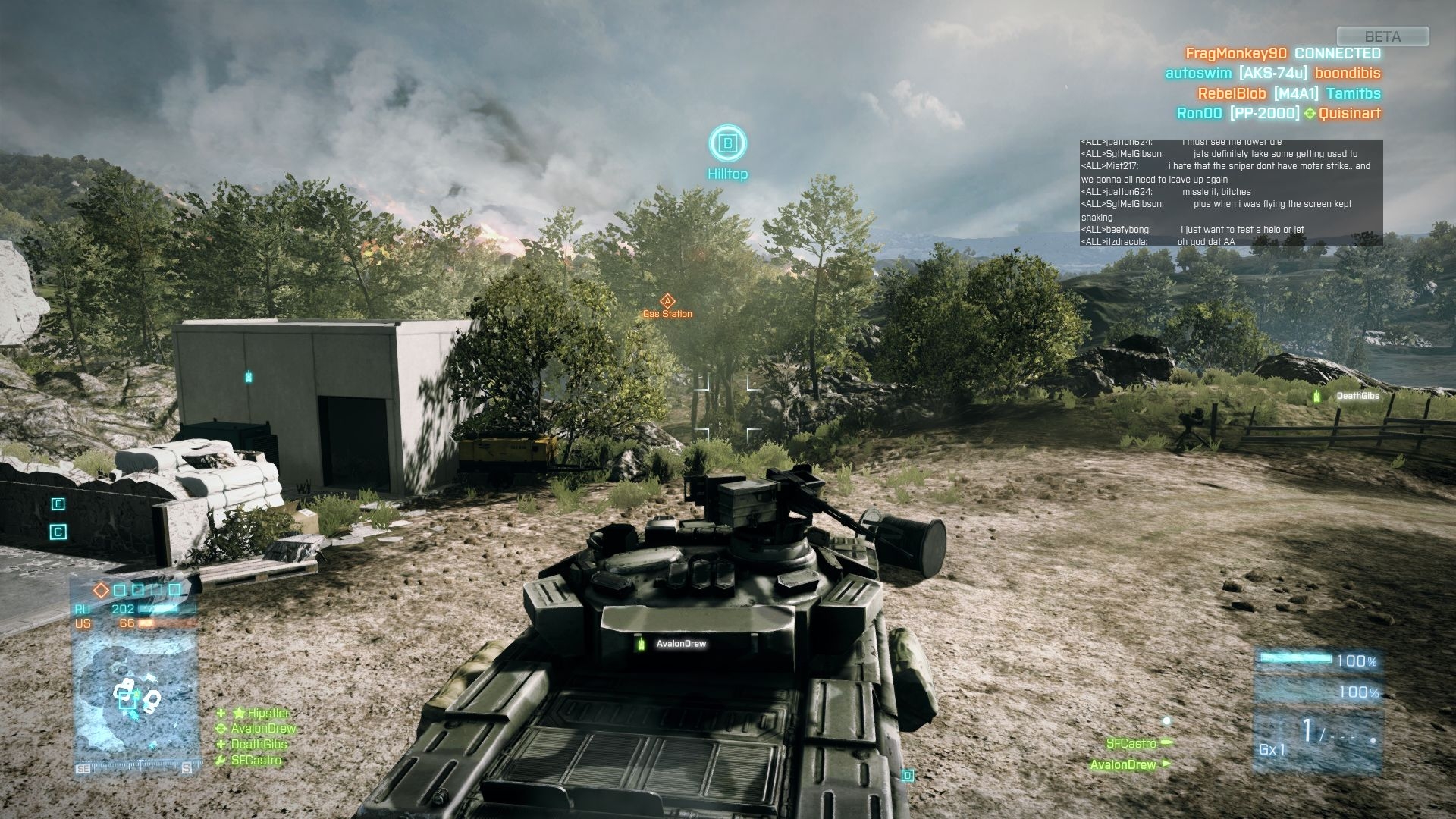Click the orange diamond flag status icon
Viewport: 1456px width, 819px height.
coord(101,590)
